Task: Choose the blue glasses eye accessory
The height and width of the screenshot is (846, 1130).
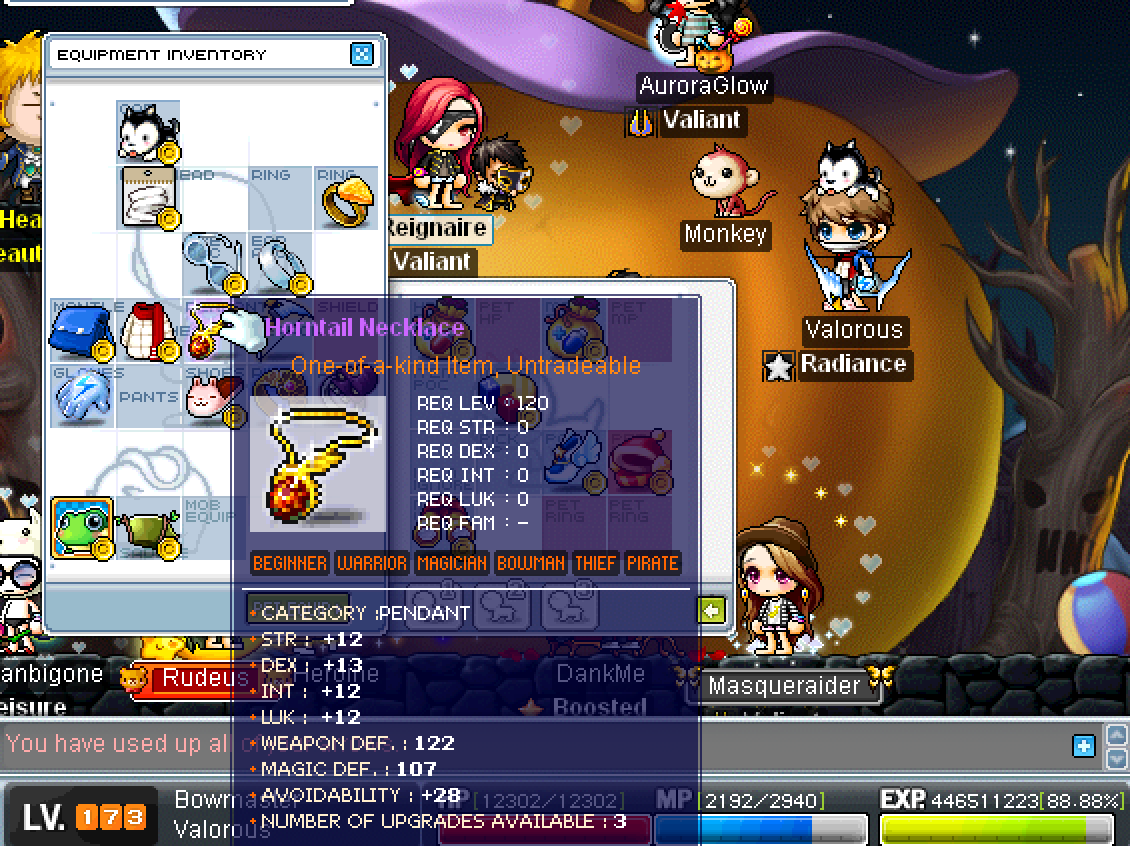Action: tap(212, 264)
